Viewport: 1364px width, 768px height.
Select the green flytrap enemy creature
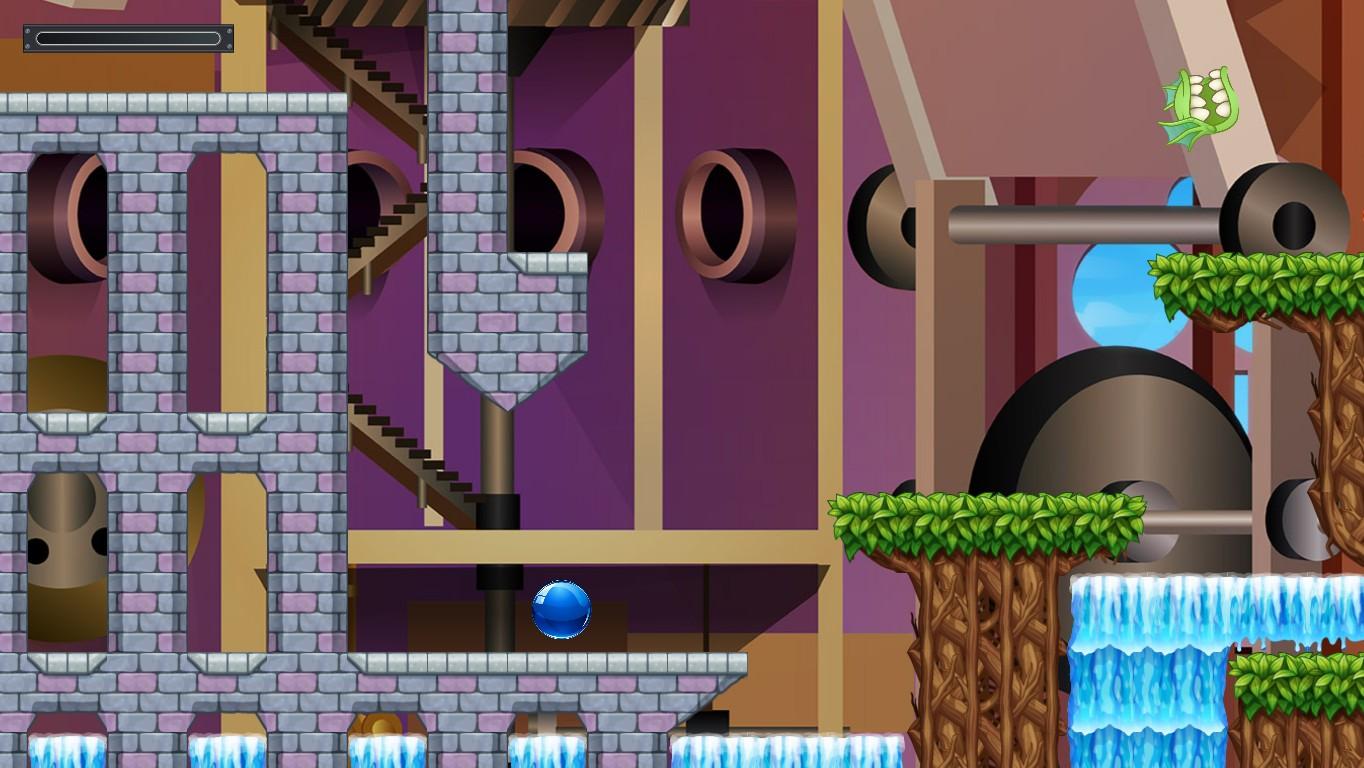click(1196, 103)
